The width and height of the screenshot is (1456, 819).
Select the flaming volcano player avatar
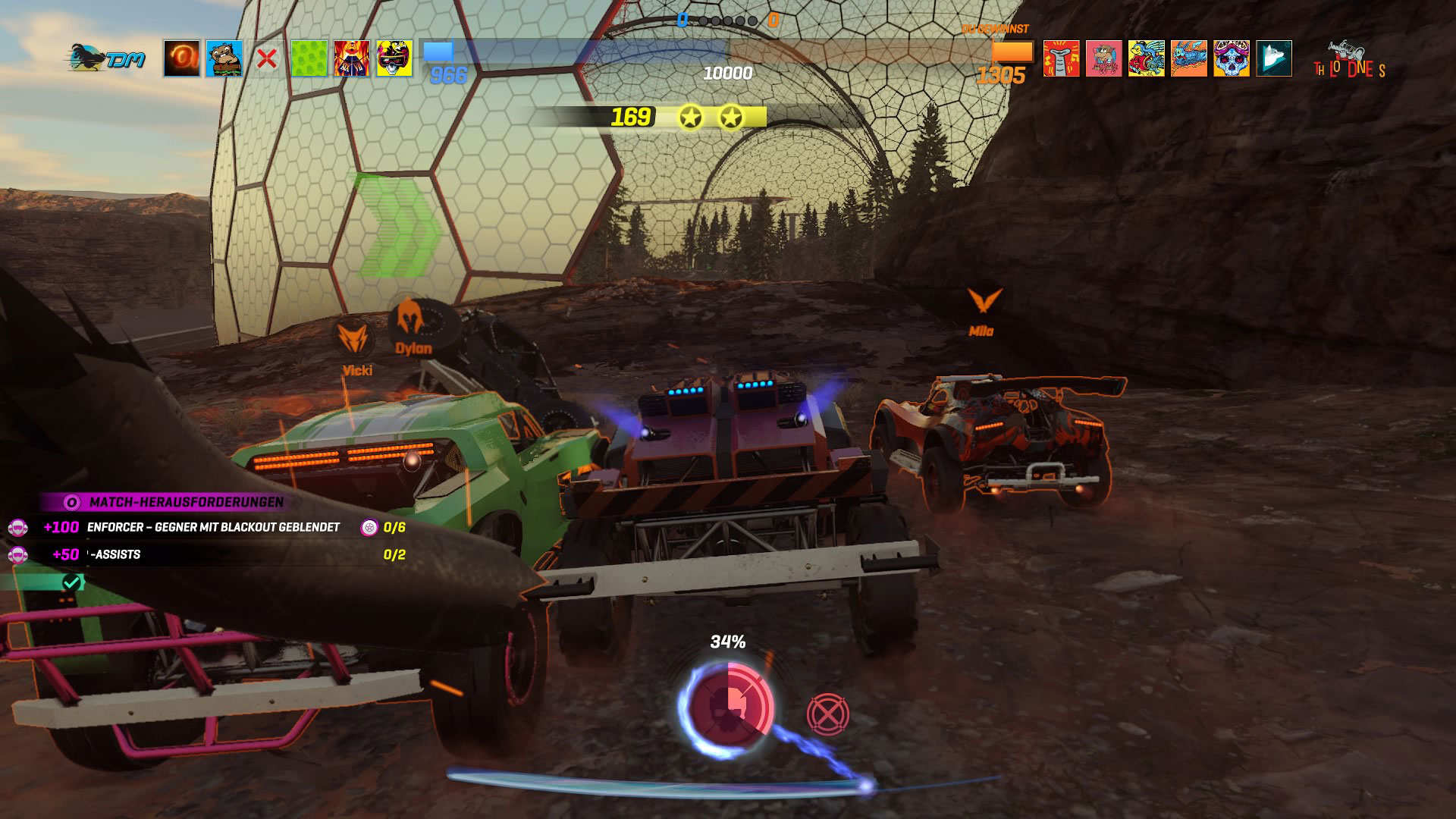point(352,58)
